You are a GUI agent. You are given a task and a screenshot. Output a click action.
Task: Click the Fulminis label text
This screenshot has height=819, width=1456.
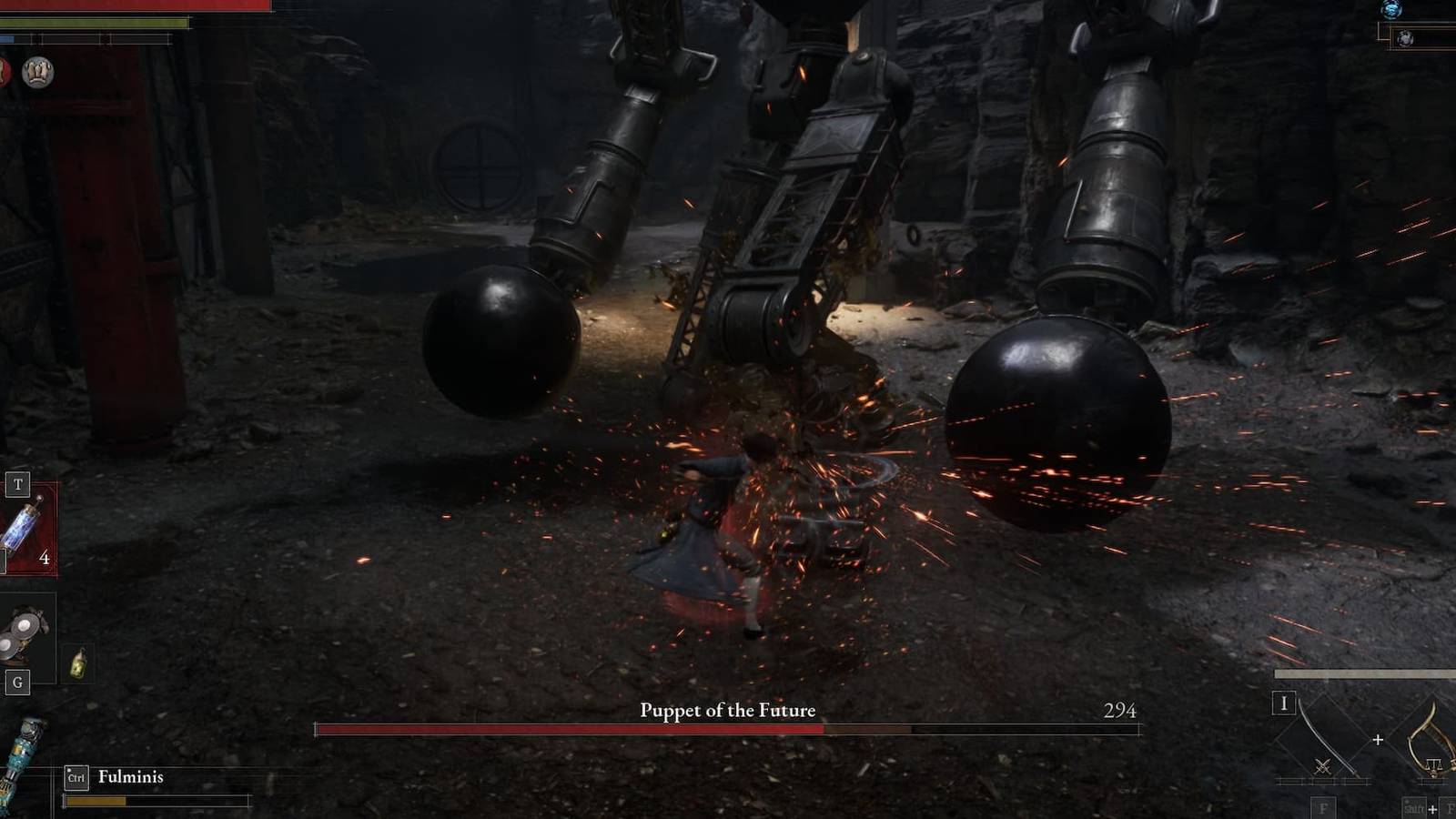click(x=132, y=777)
